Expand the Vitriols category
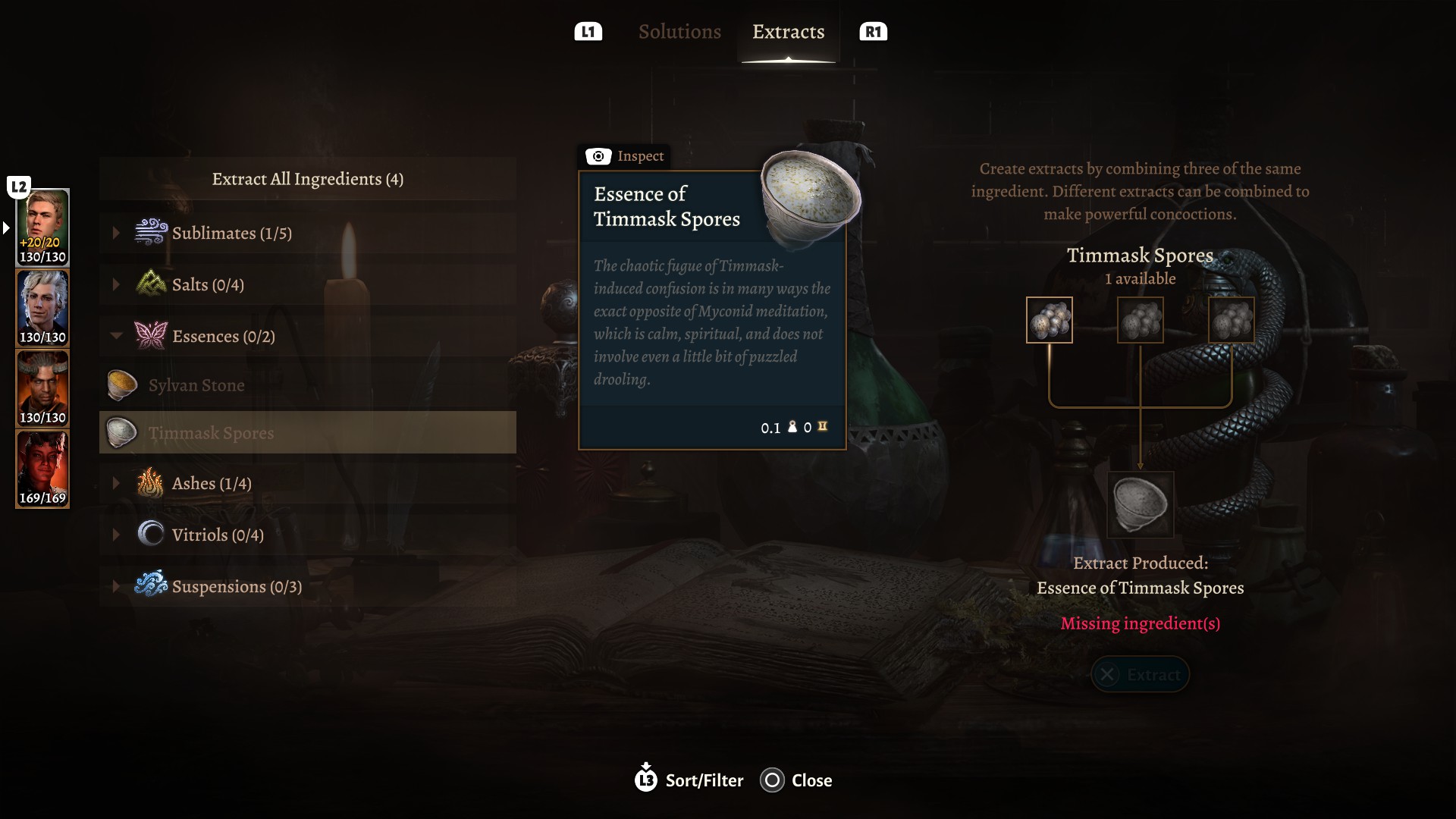1456x819 pixels. click(218, 535)
